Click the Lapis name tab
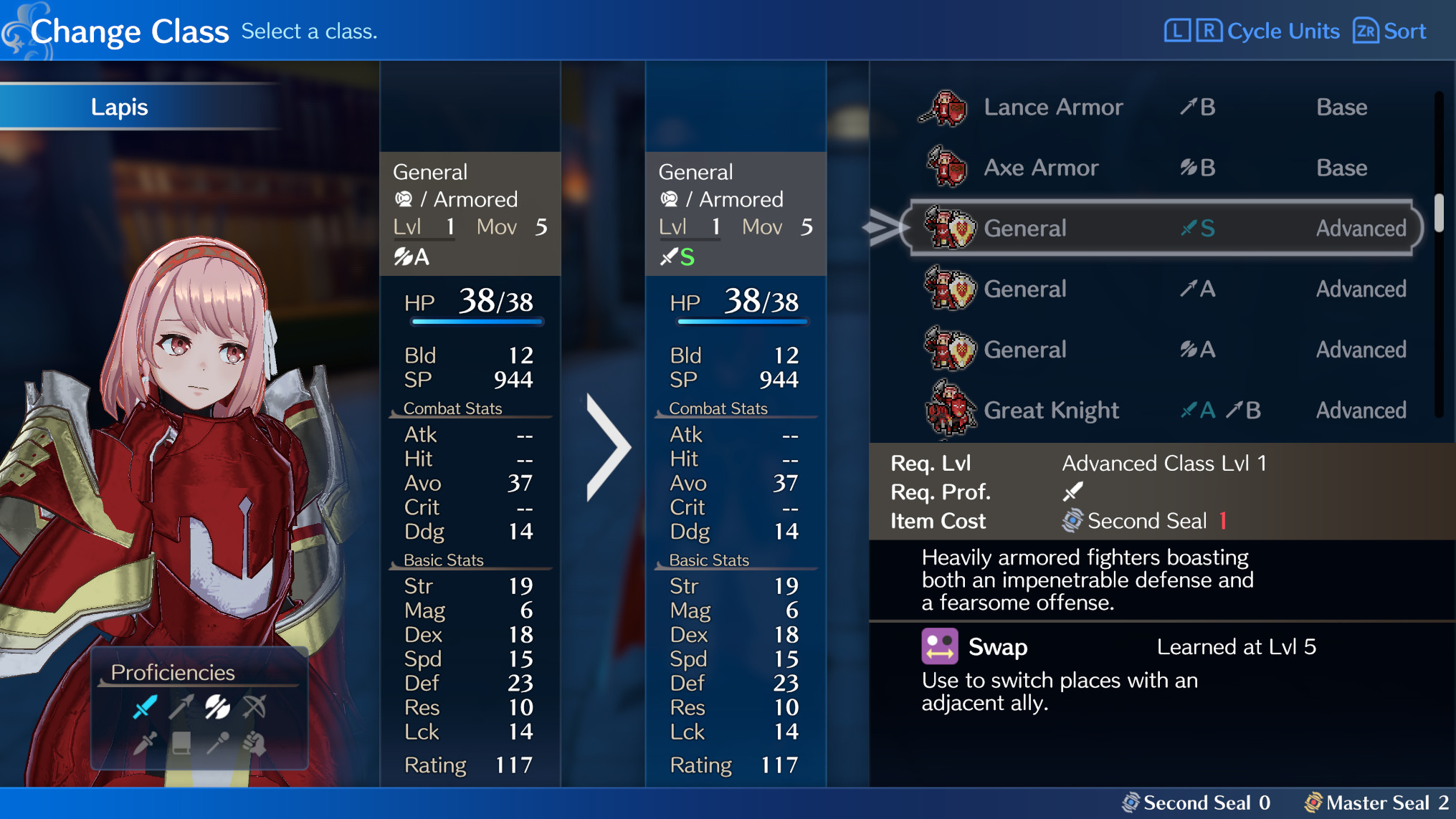The height and width of the screenshot is (819, 1456). 119,107
